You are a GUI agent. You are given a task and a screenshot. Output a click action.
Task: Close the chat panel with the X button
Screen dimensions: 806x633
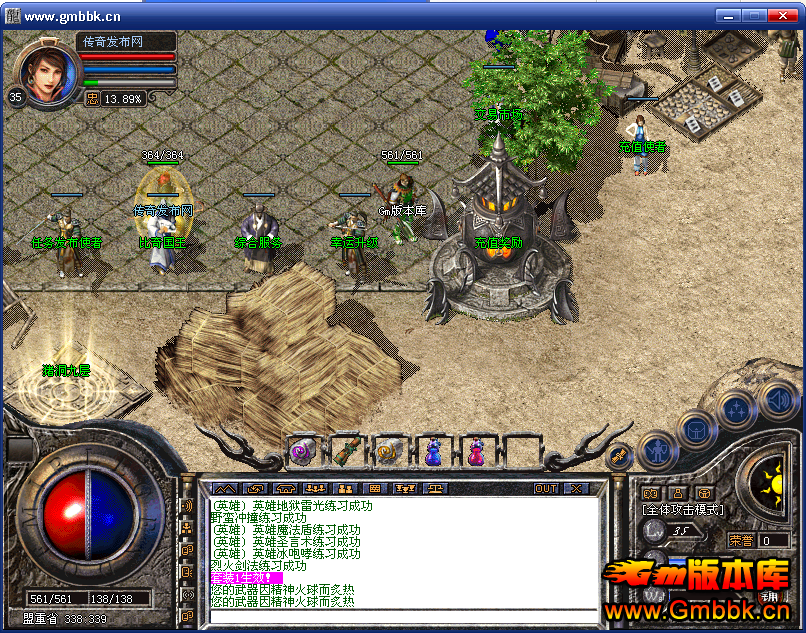click(576, 489)
